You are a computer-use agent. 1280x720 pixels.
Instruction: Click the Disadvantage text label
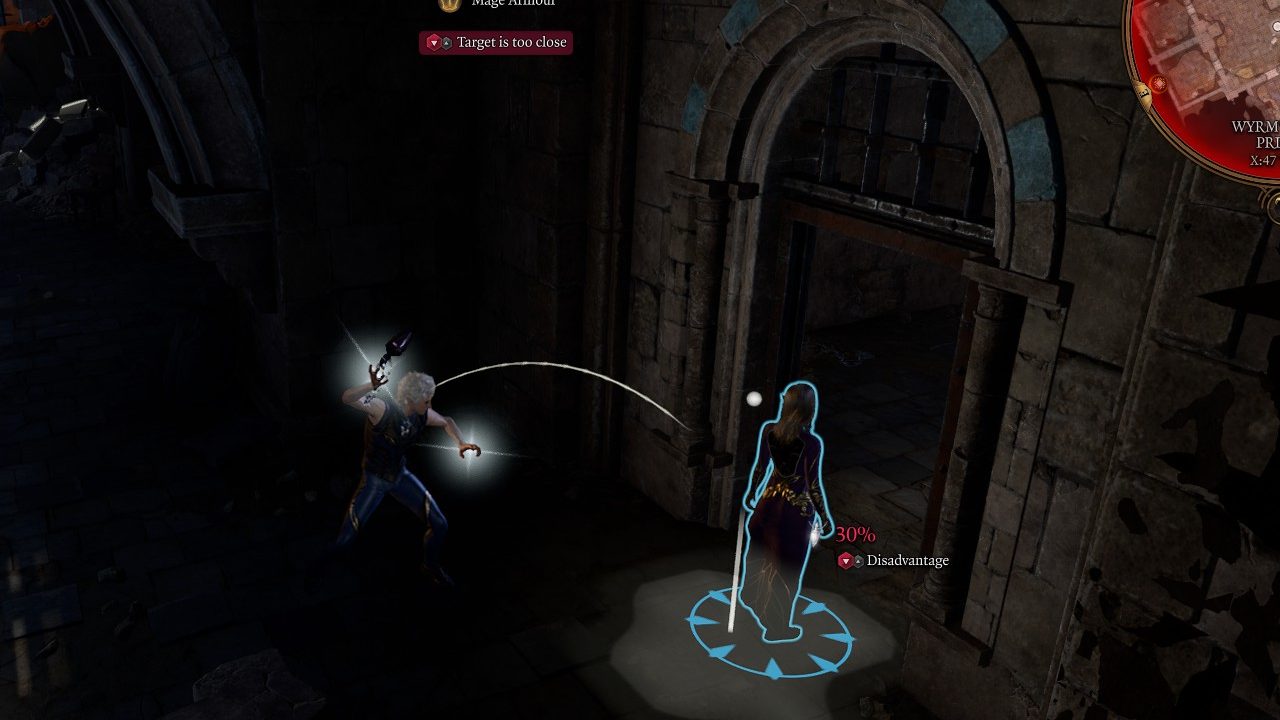pyautogui.click(x=910, y=560)
